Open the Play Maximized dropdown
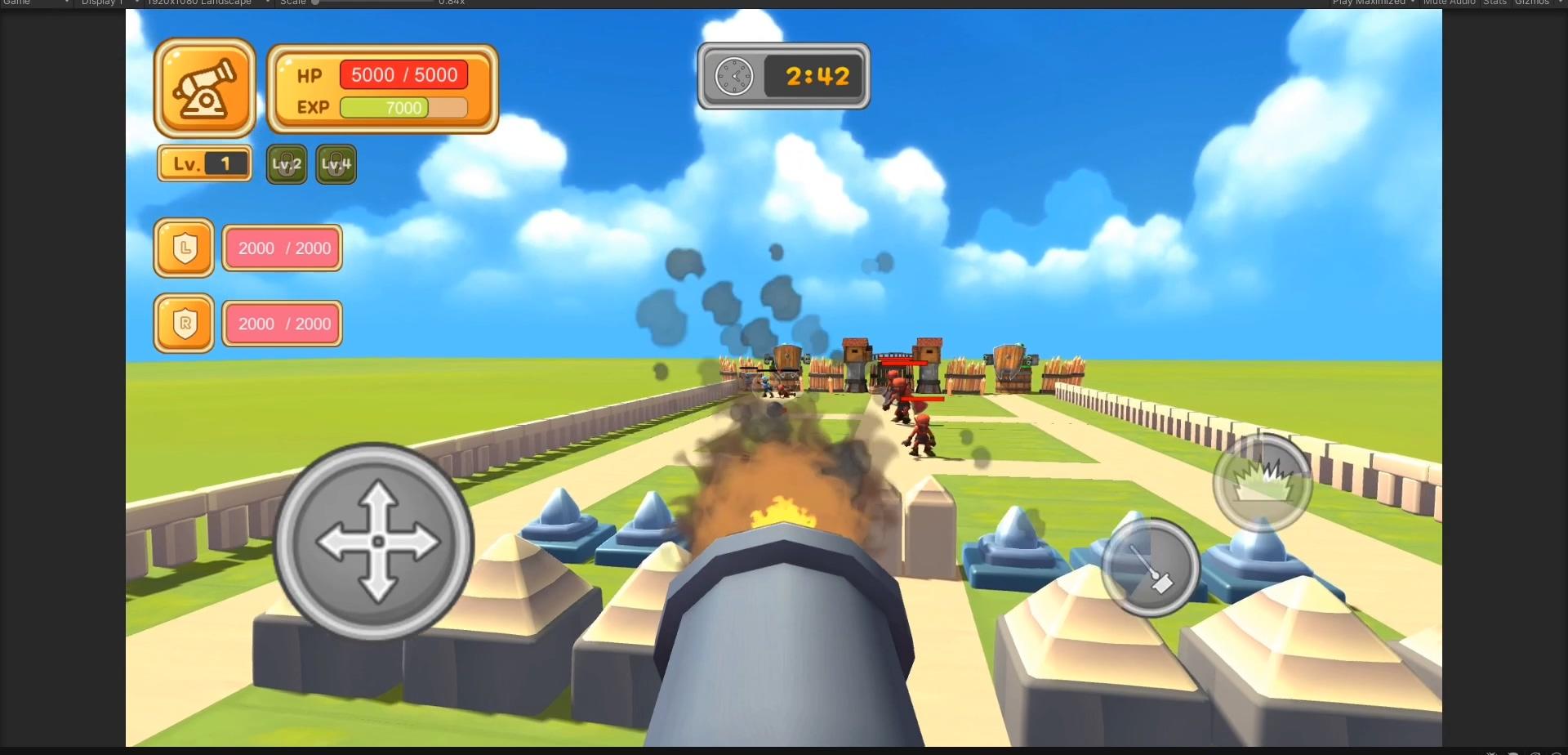Viewport: 1568px width, 755px height. [1374, 2]
